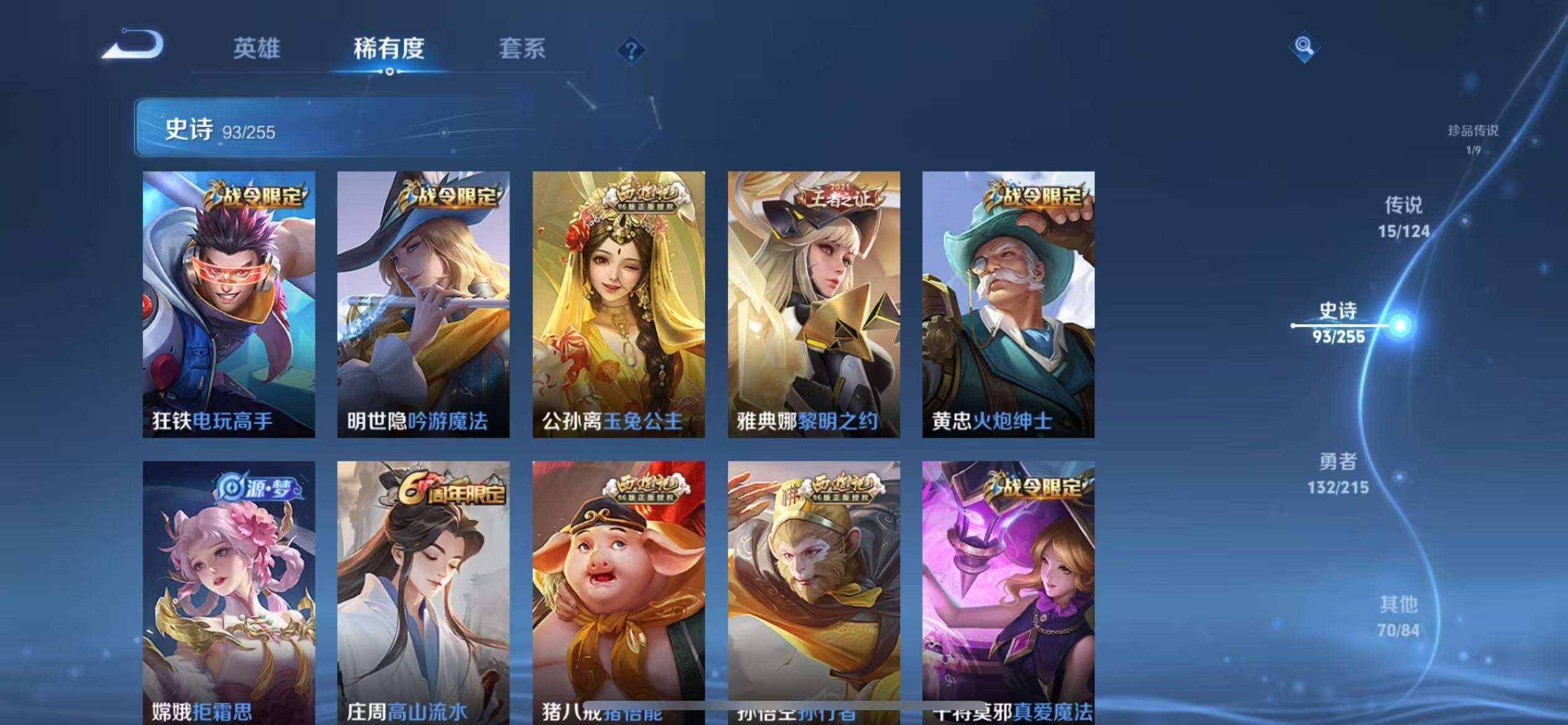This screenshot has height=725, width=1568.
Task: Switch to the 套系 tab
Action: pyautogui.click(x=523, y=50)
